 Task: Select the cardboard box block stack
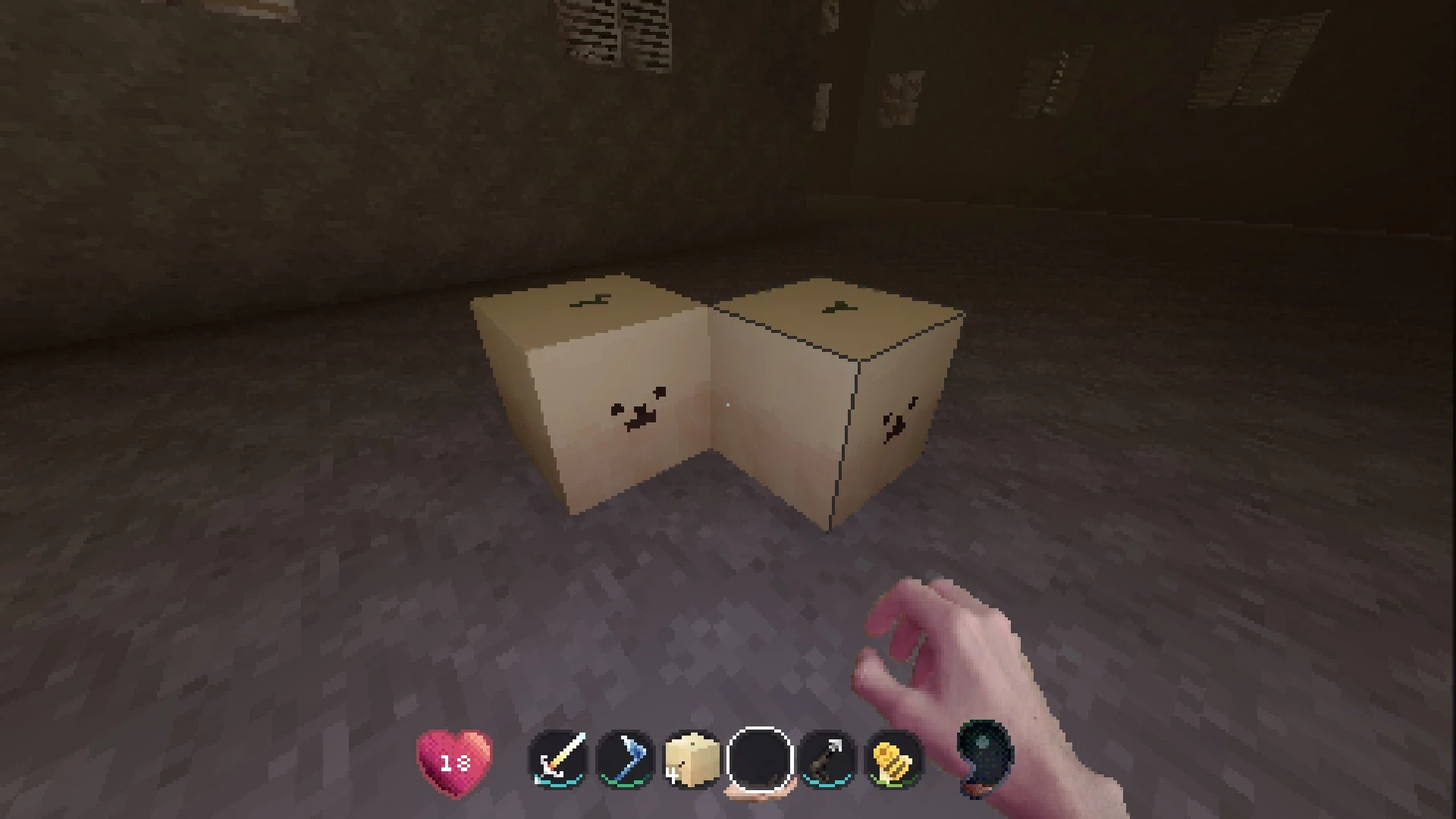(x=691, y=761)
